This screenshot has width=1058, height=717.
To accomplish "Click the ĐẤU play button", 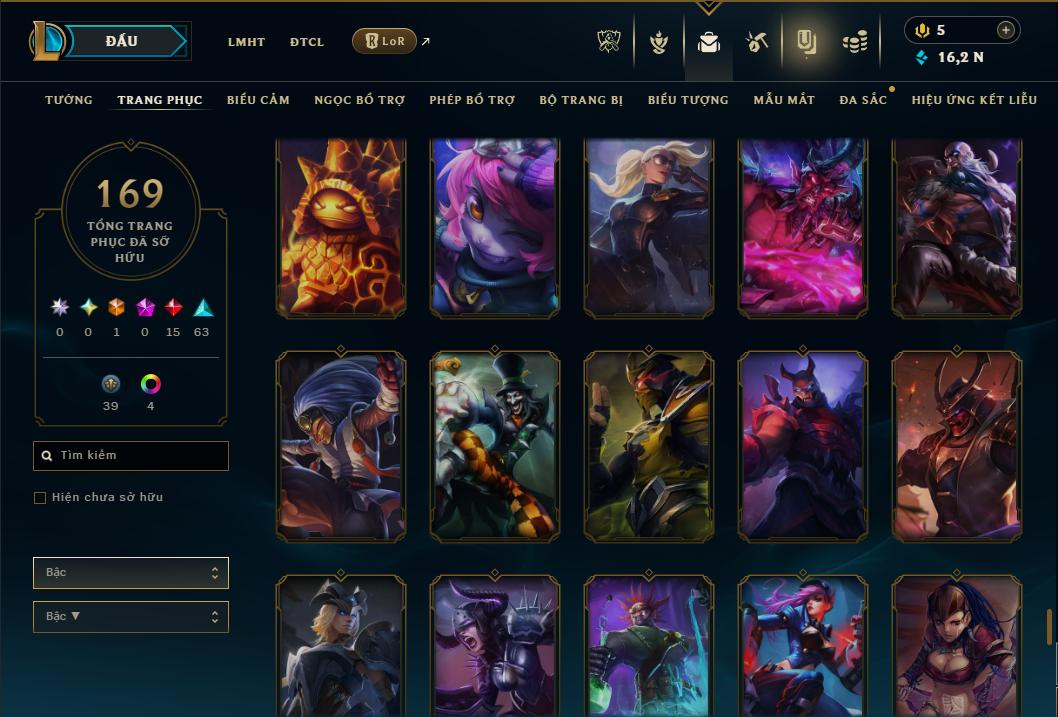I will click(122, 41).
